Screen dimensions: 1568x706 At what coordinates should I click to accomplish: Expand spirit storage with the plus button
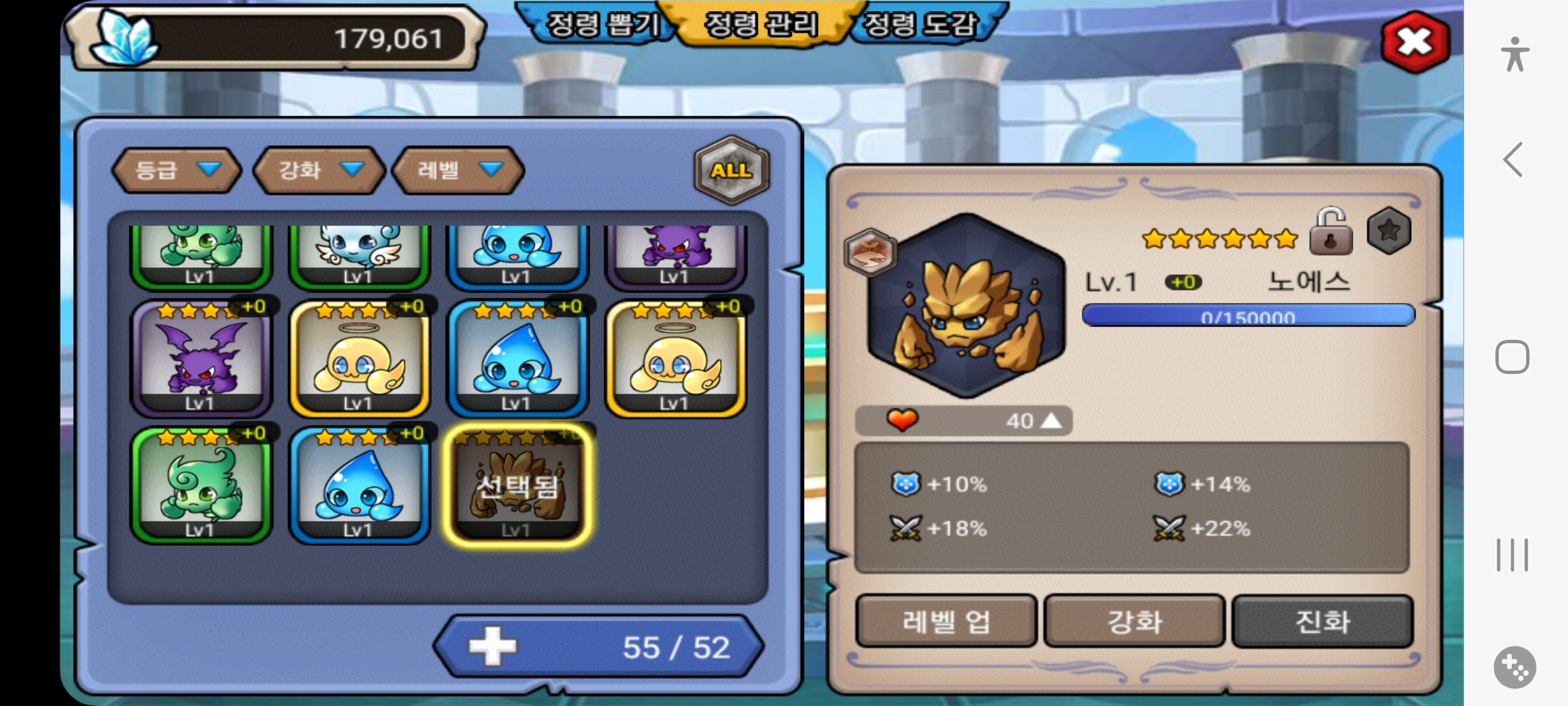click(493, 647)
